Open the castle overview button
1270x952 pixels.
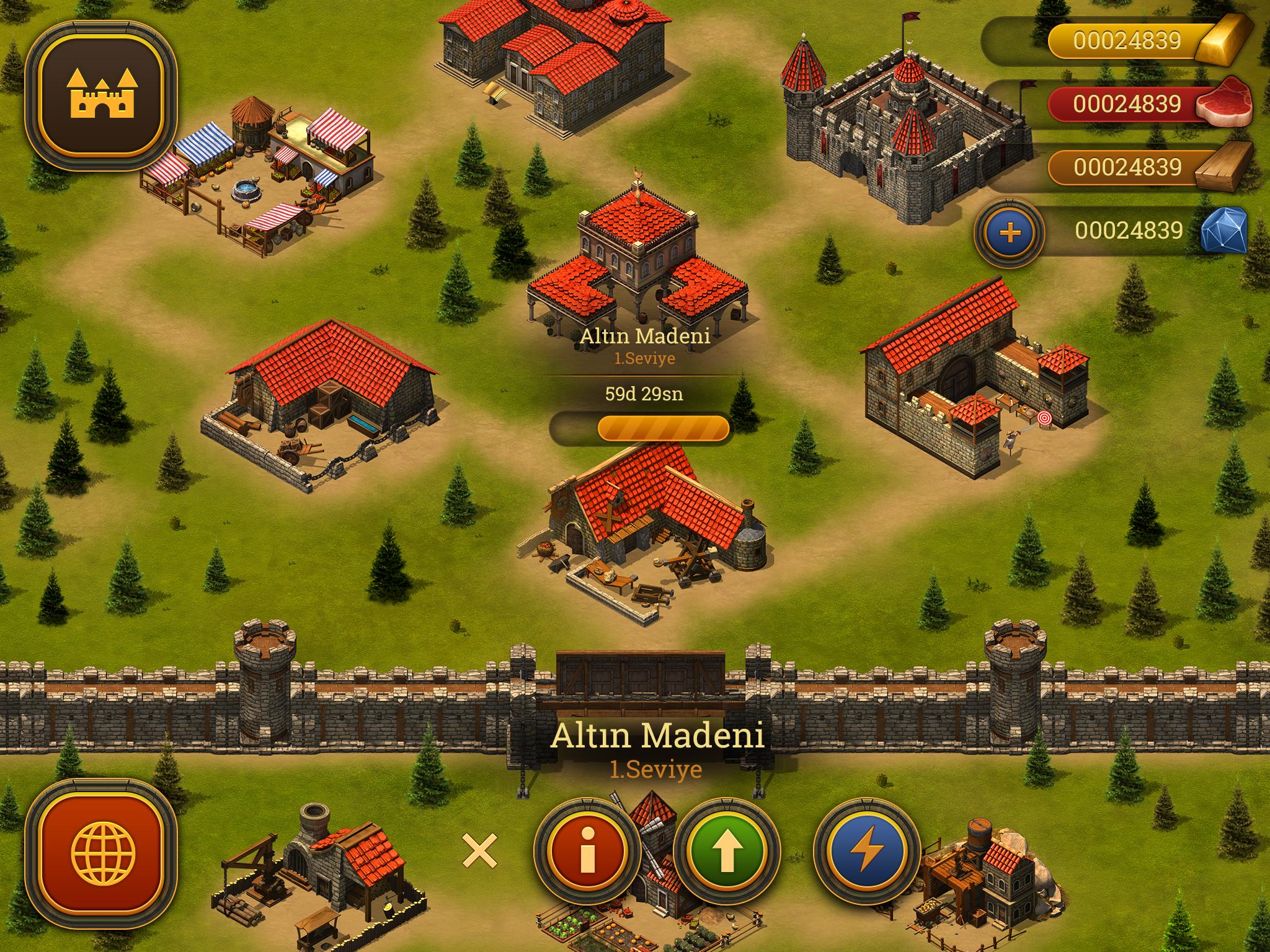pos(102,97)
